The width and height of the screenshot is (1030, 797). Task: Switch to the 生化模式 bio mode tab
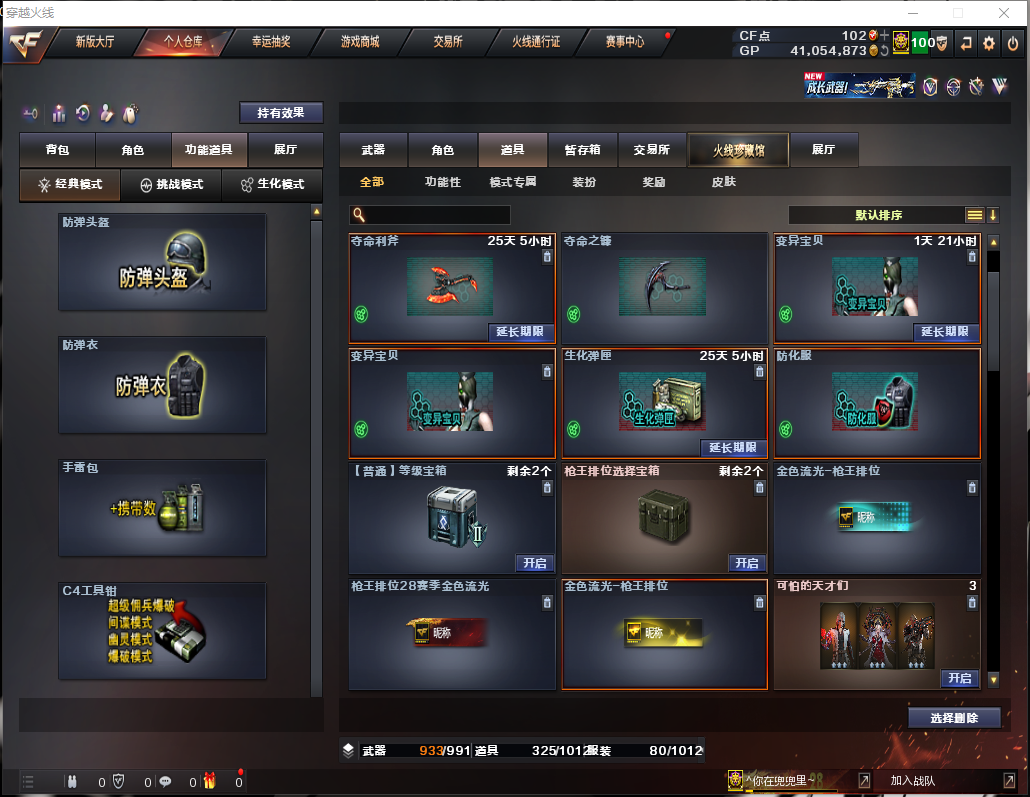click(272, 185)
